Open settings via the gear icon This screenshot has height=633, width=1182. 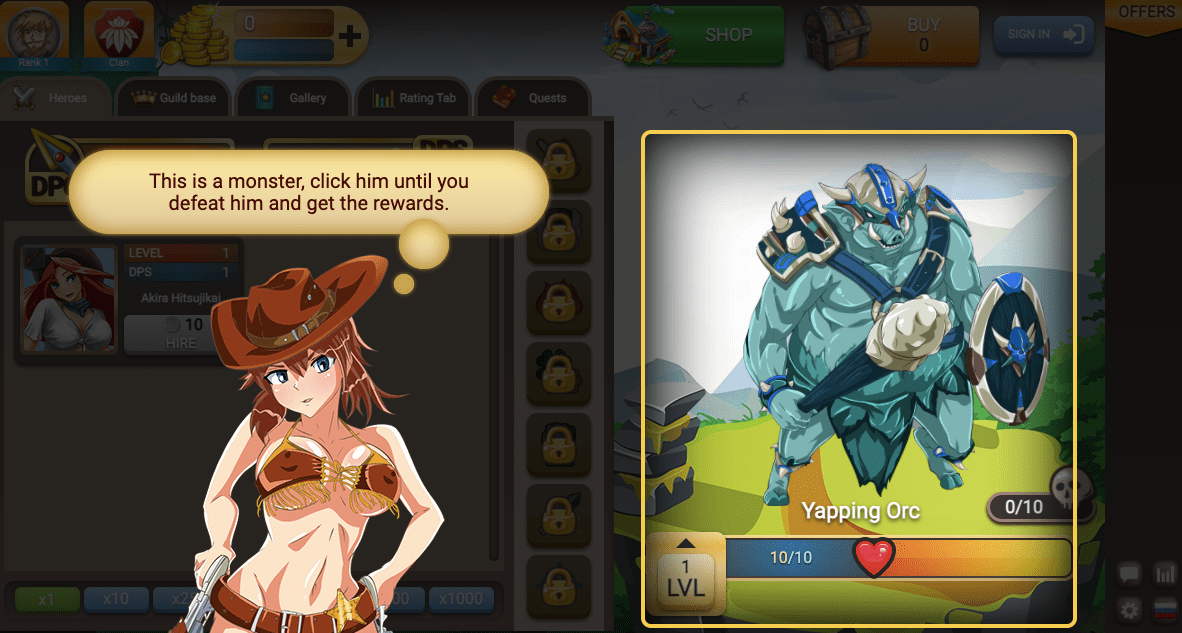(x=1129, y=609)
